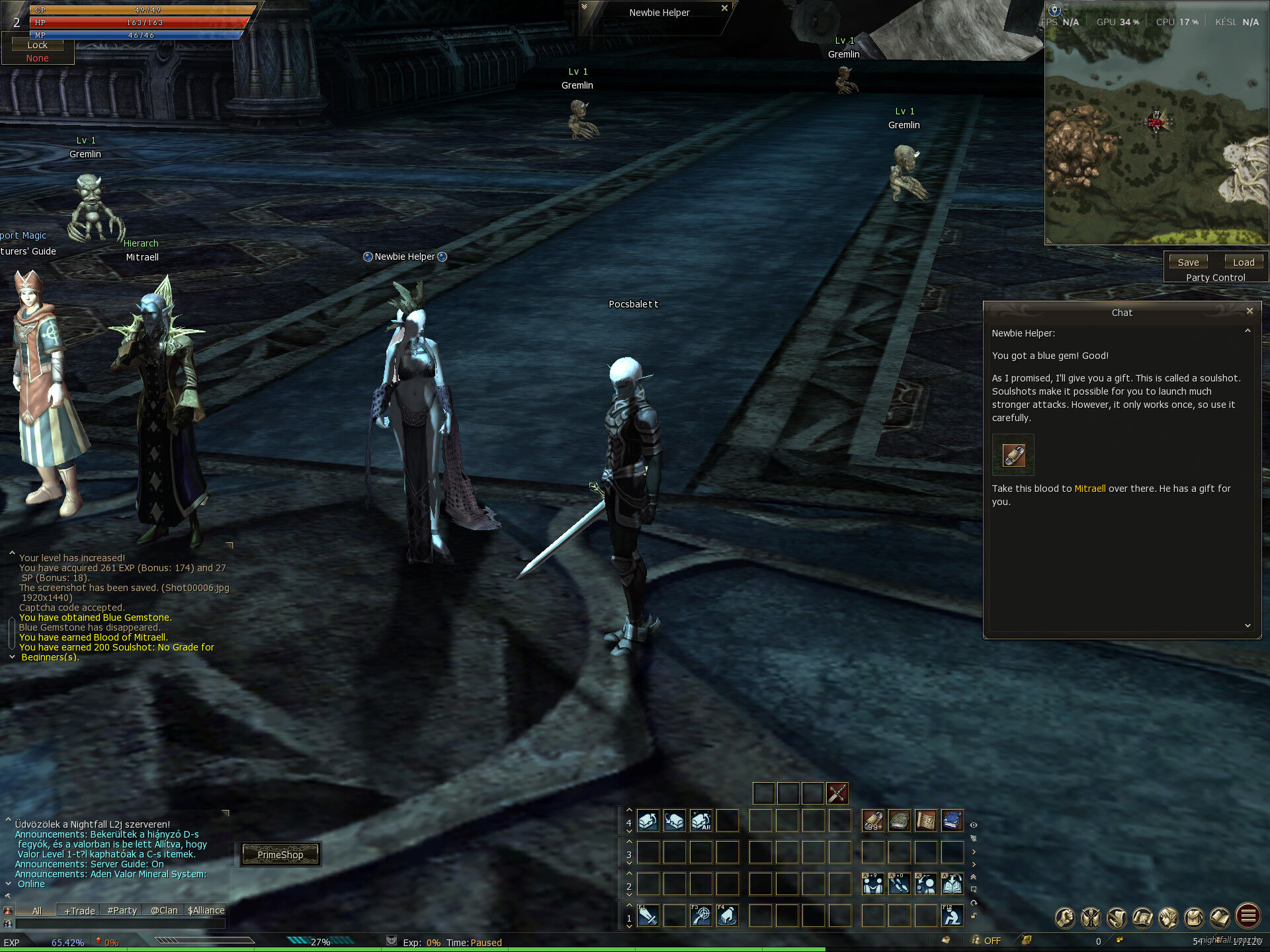Use the F1 sword attack skill
Viewport: 1270px width, 952px height.
coord(648,916)
